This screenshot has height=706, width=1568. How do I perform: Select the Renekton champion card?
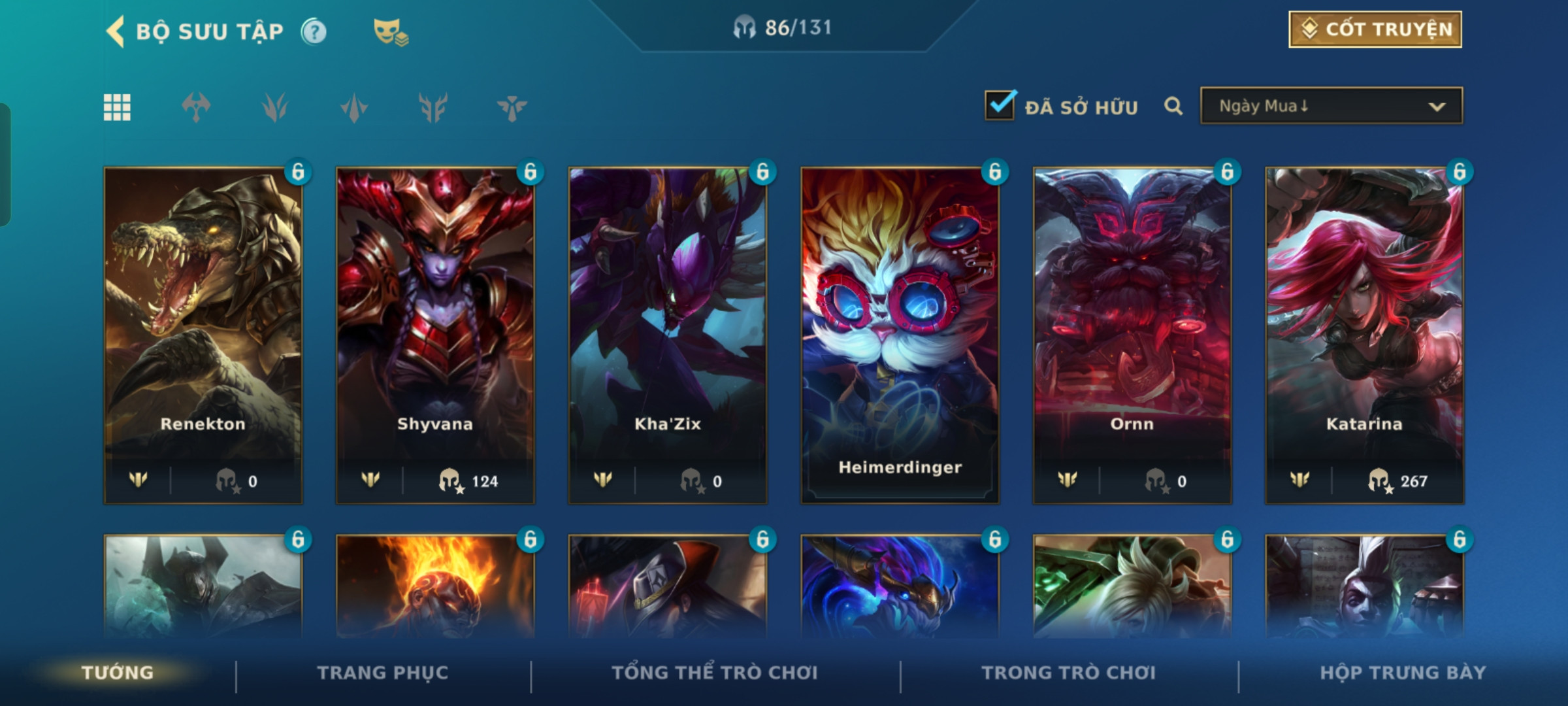203,335
